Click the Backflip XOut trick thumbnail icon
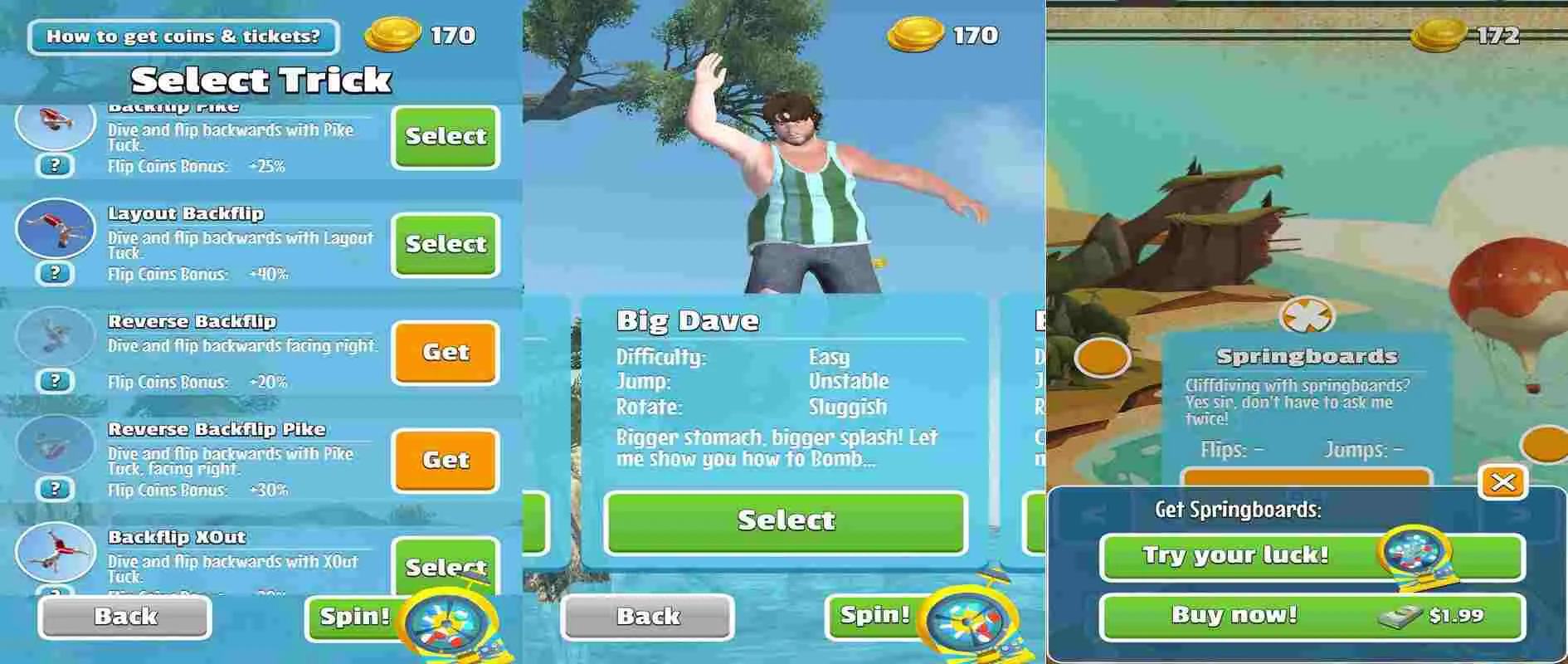The image size is (1568, 664). (53, 552)
